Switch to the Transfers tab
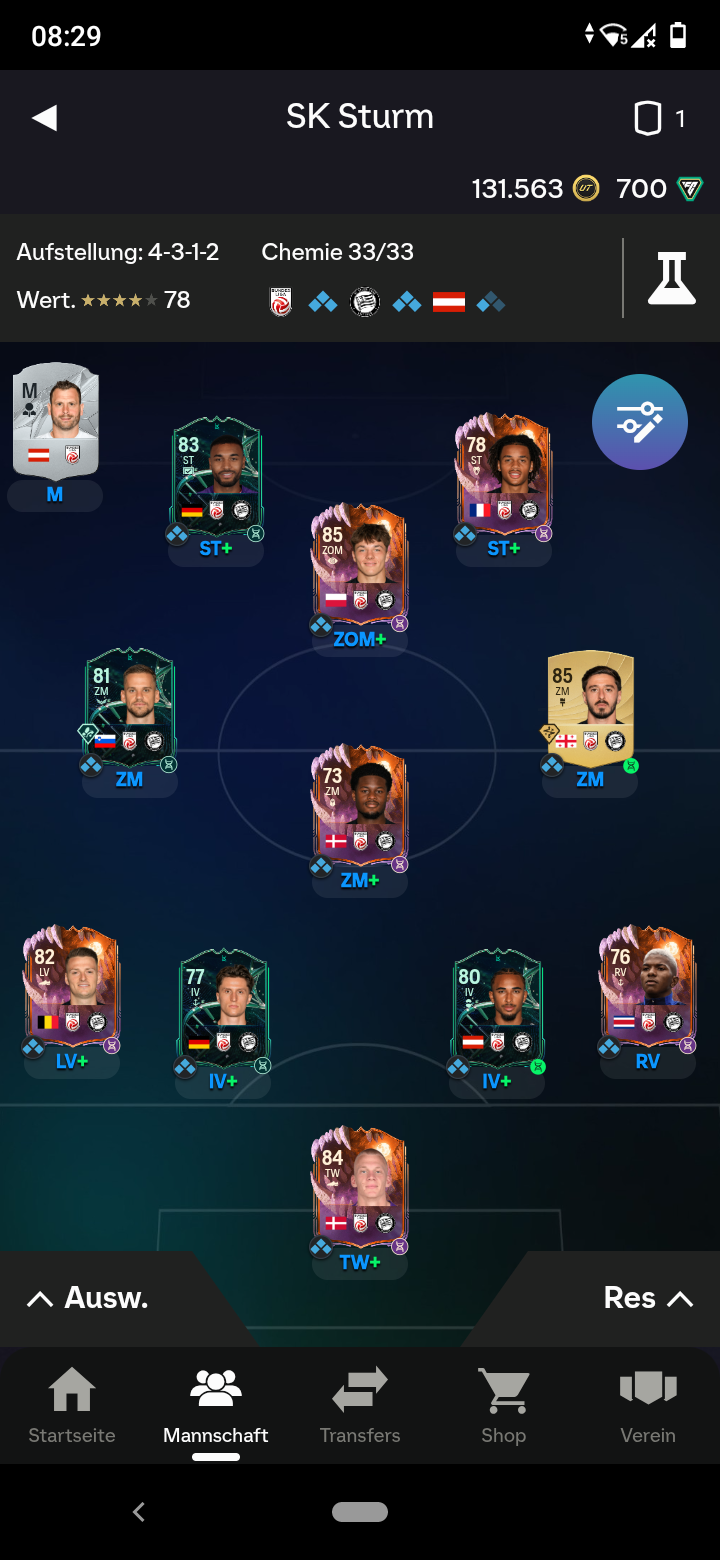 (360, 1406)
